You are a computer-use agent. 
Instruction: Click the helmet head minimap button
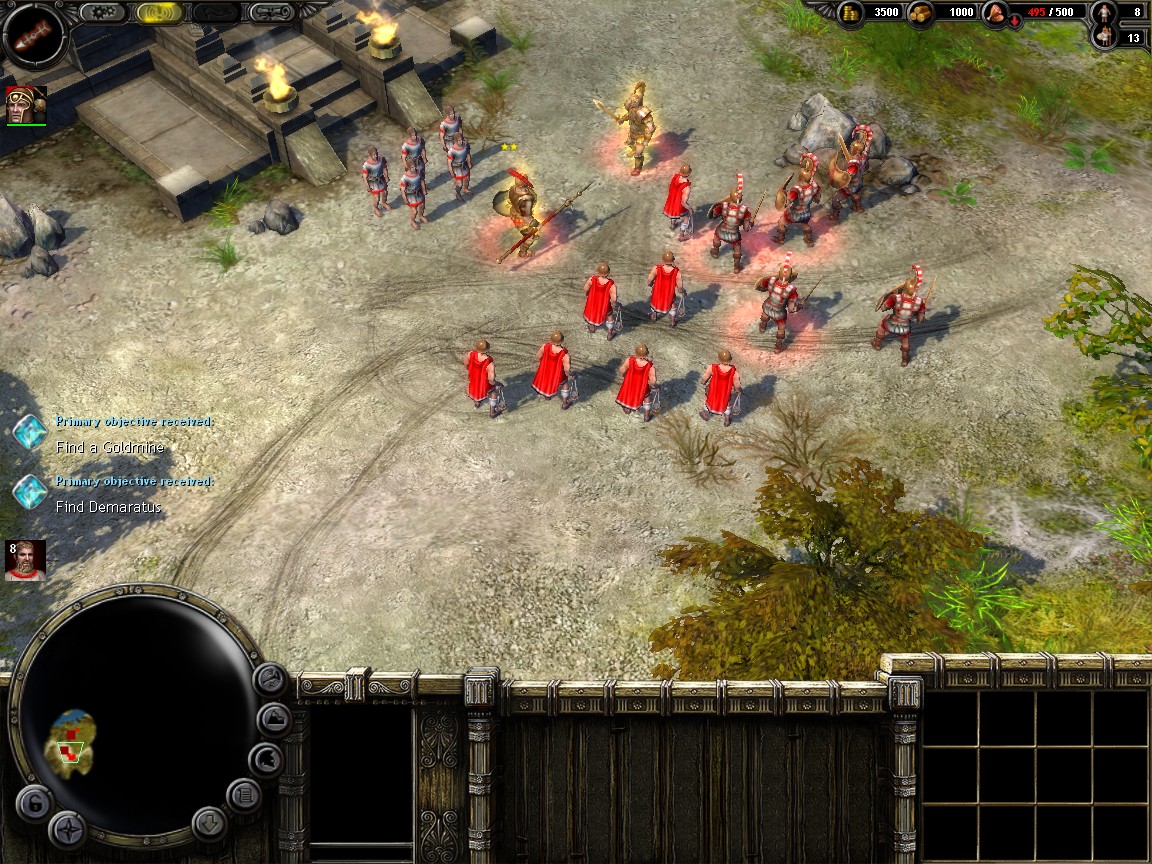[265, 760]
